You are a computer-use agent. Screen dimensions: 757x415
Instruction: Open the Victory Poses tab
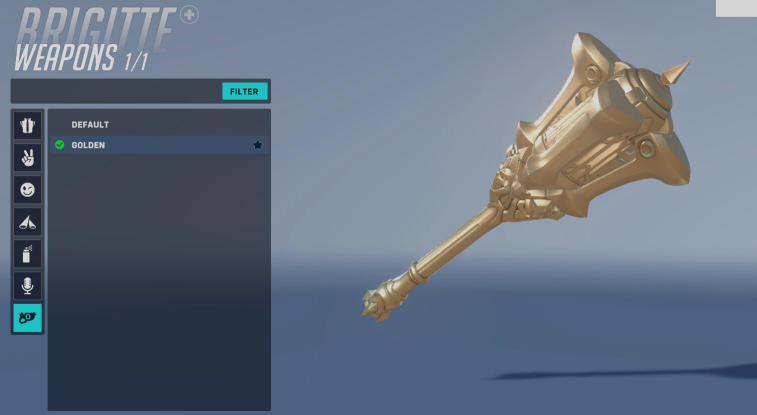pos(27,157)
